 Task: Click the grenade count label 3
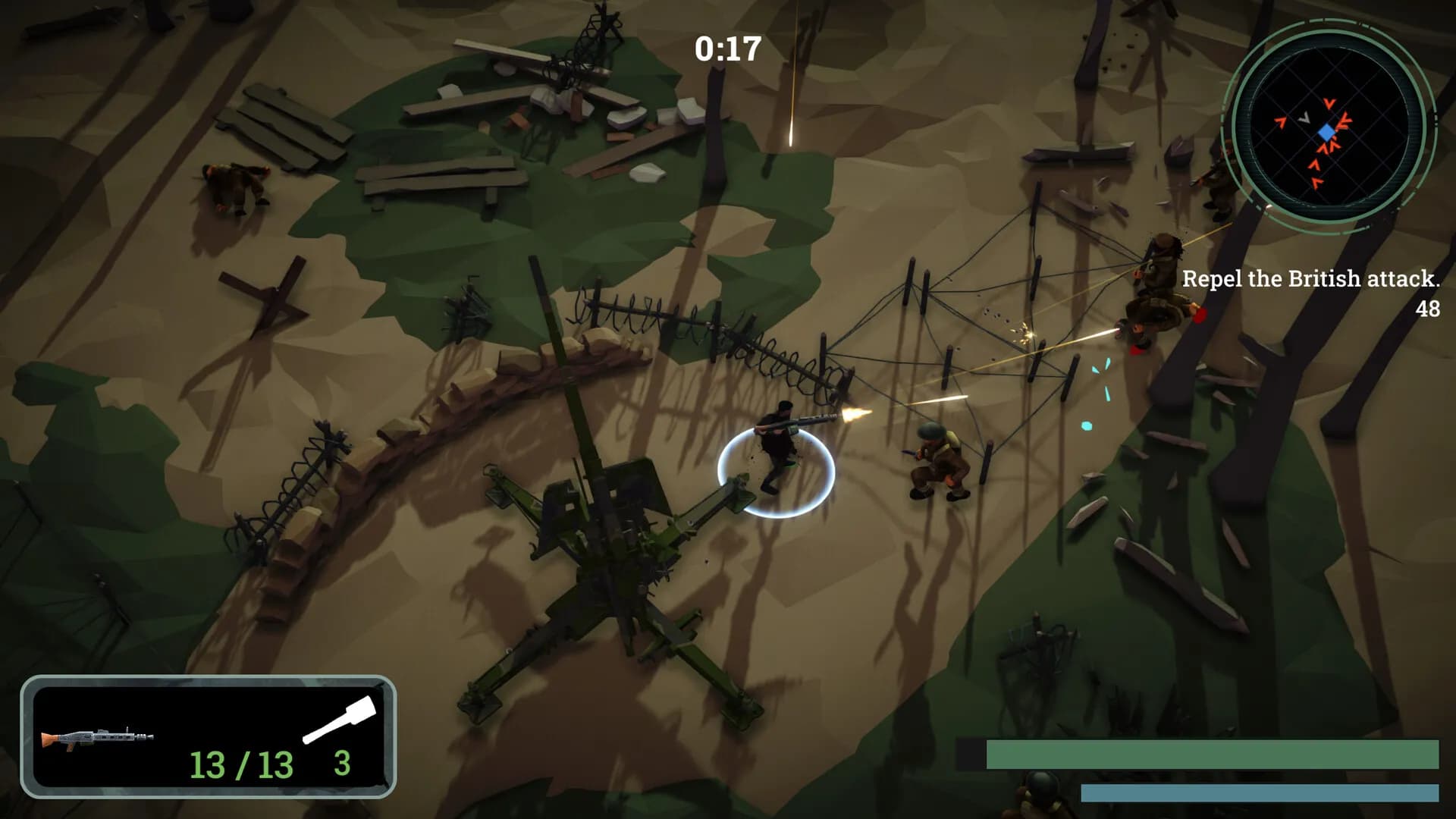click(x=343, y=758)
